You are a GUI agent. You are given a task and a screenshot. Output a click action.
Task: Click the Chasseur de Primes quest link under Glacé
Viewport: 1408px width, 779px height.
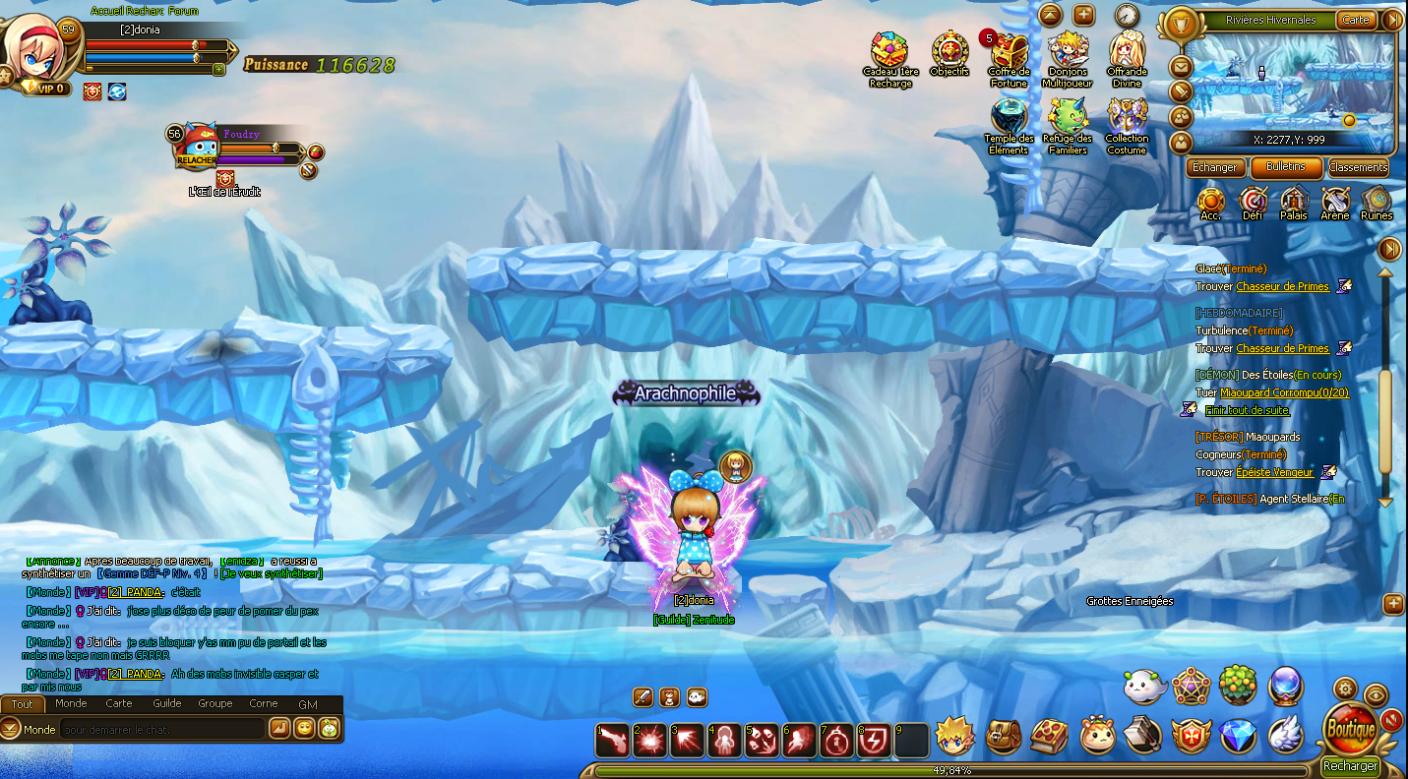pyautogui.click(x=1283, y=287)
